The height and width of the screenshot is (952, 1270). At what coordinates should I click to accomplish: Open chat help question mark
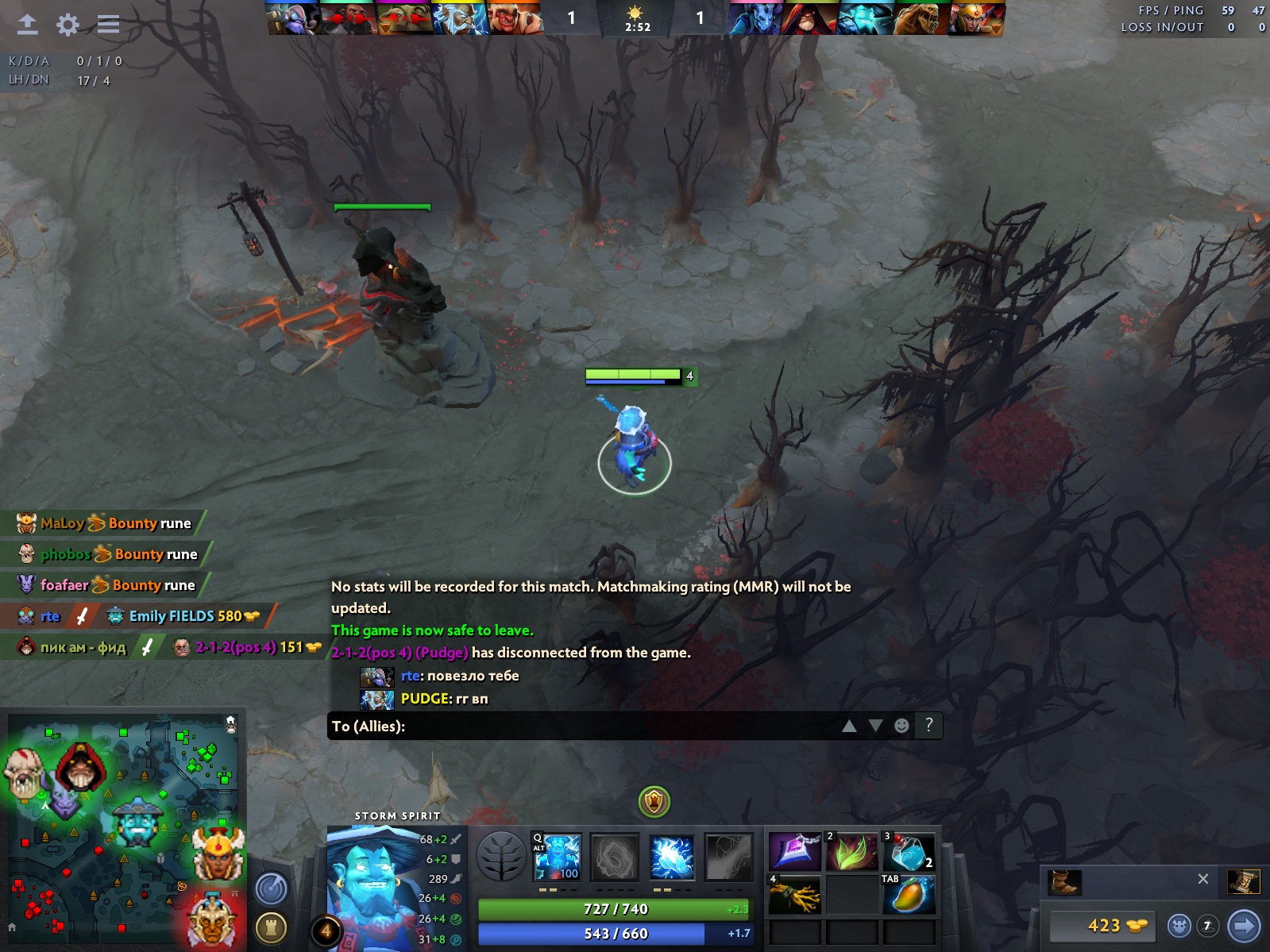coord(928,725)
